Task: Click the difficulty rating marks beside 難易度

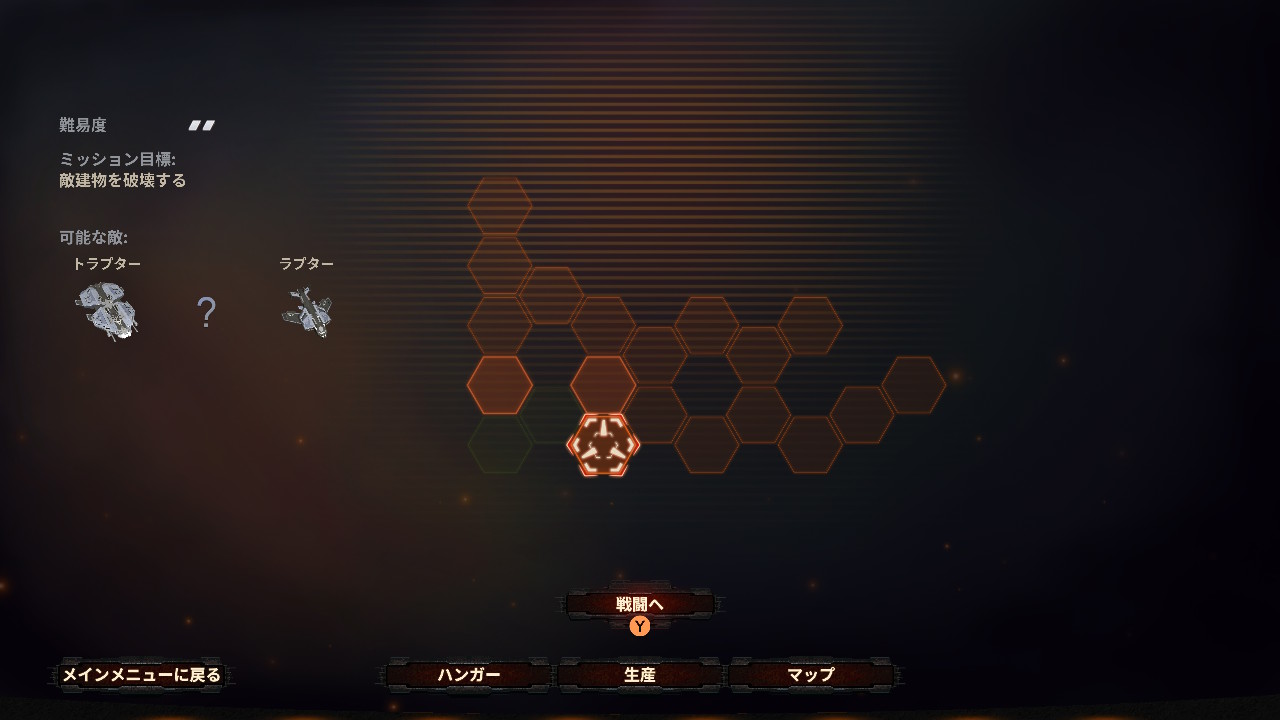Action: (203, 125)
